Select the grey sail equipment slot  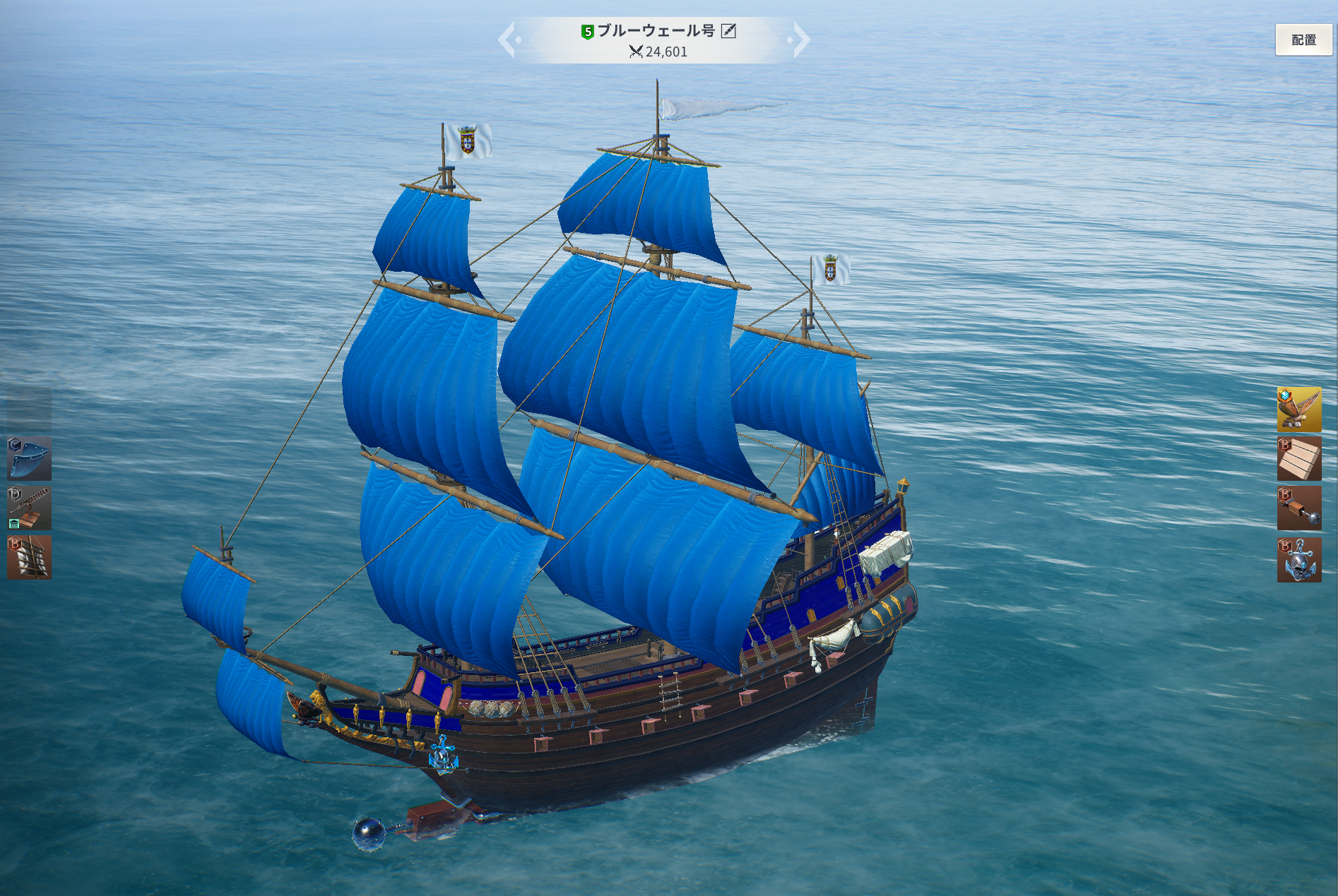(29, 557)
